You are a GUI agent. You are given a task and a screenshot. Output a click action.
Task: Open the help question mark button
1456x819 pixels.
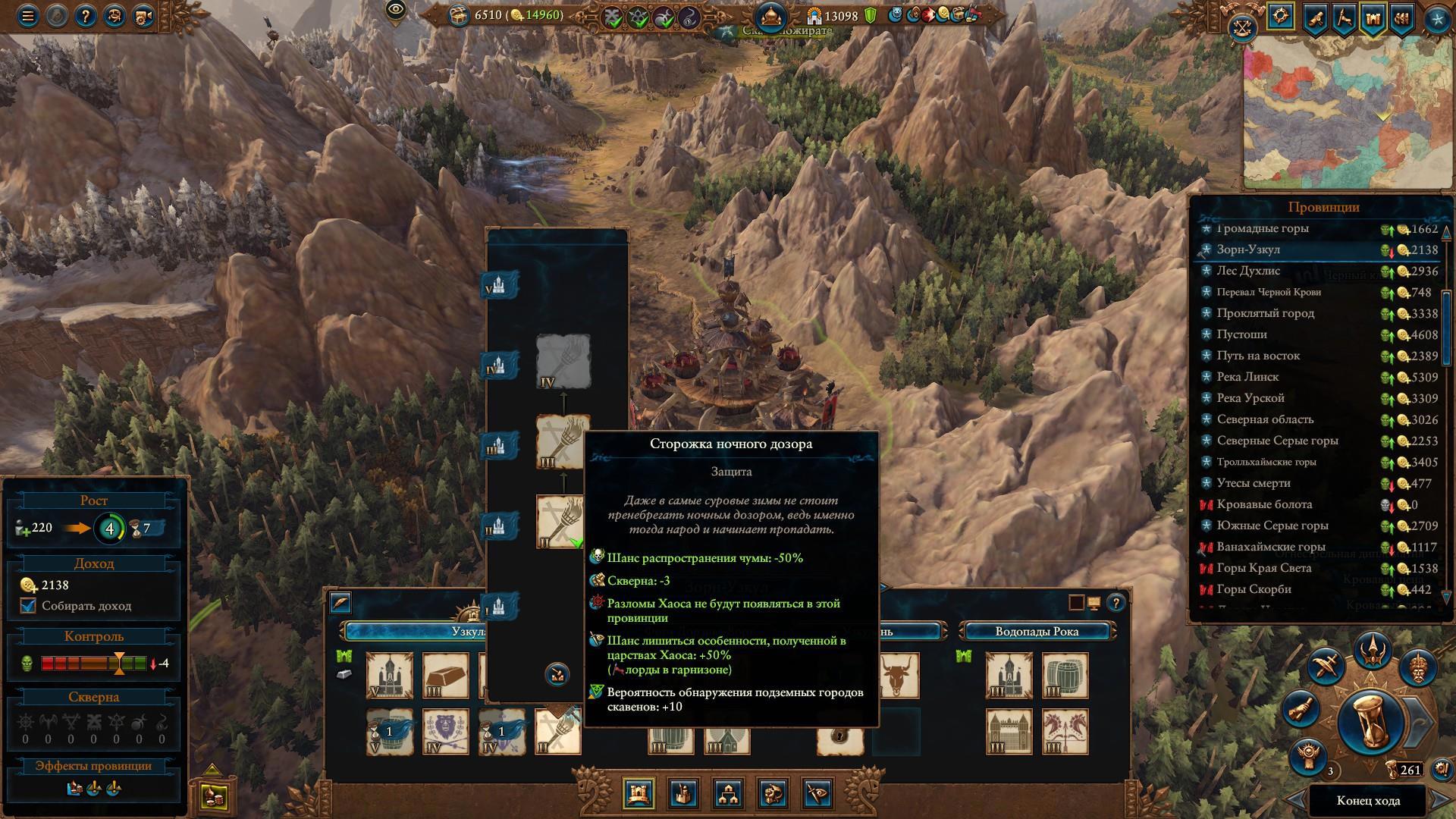[x=84, y=16]
